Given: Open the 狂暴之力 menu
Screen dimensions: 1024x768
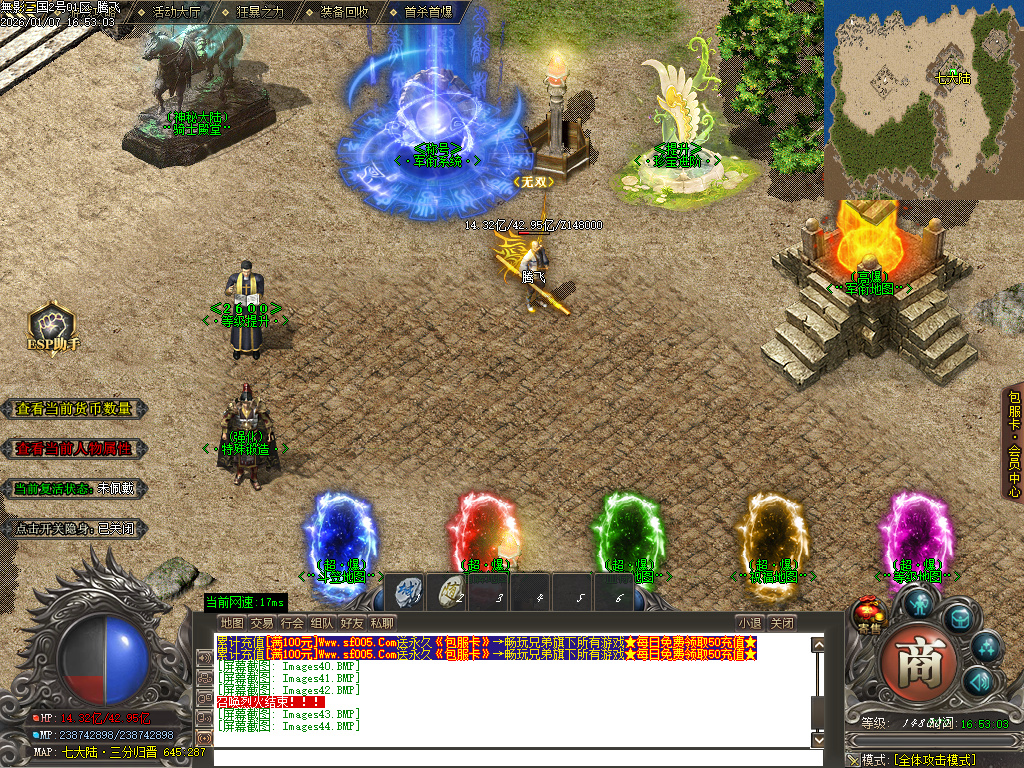Looking at the screenshot, I should click(x=260, y=12).
